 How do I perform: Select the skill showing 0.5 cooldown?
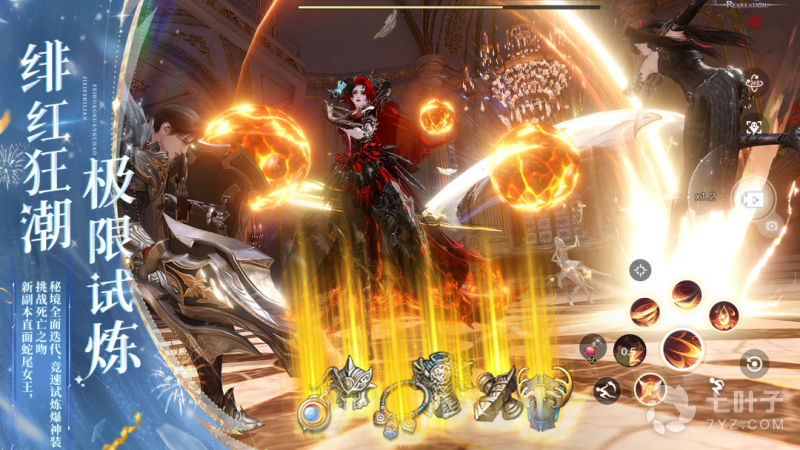tap(628, 351)
